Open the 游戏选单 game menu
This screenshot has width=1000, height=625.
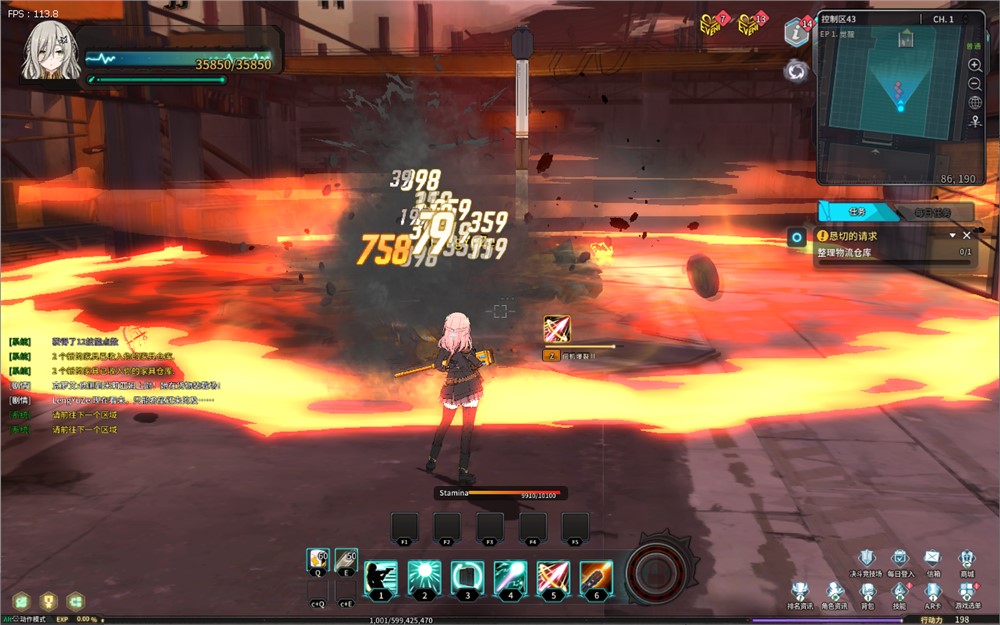(966, 592)
